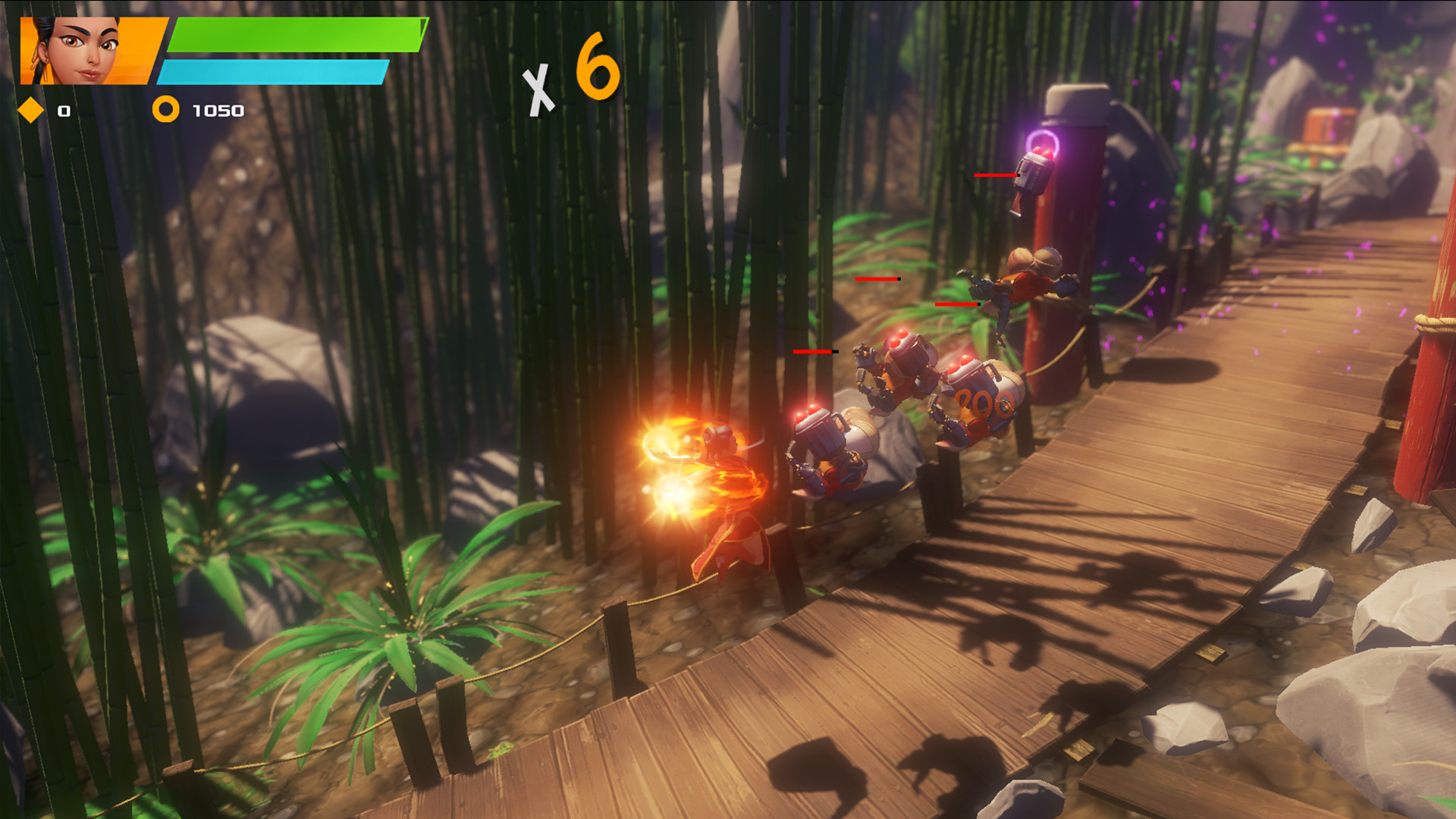Image resolution: width=1456 pixels, height=819 pixels.
Task: Click the glowing purple ring emblem
Action: click(x=1044, y=142)
